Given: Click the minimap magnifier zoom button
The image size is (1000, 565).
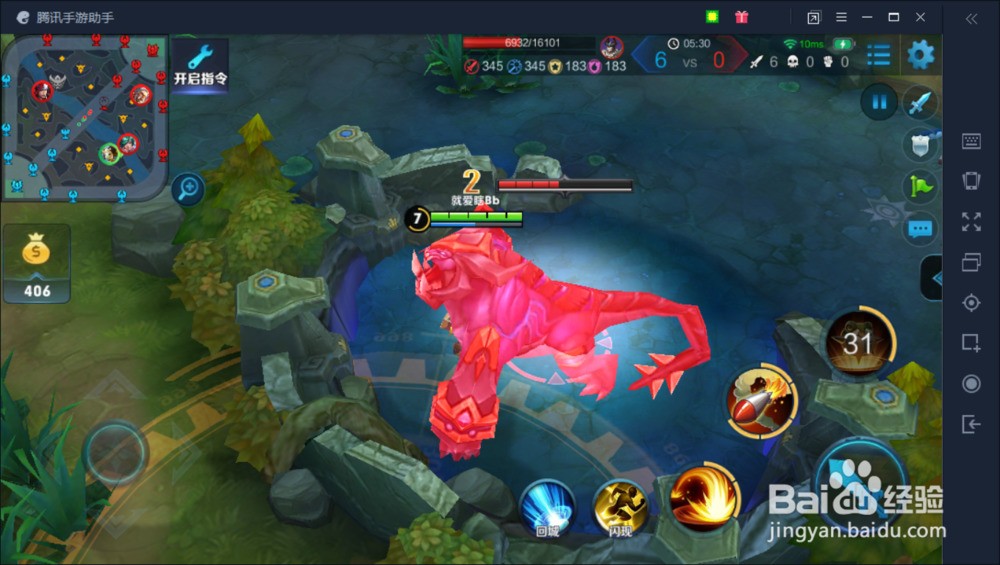Looking at the screenshot, I should tap(187, 188).
